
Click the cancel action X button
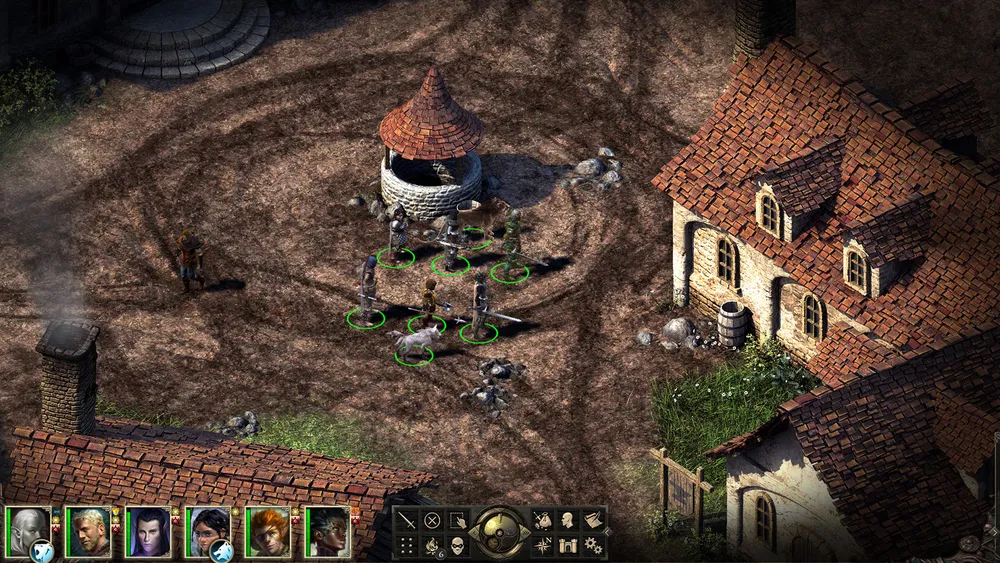432,520
